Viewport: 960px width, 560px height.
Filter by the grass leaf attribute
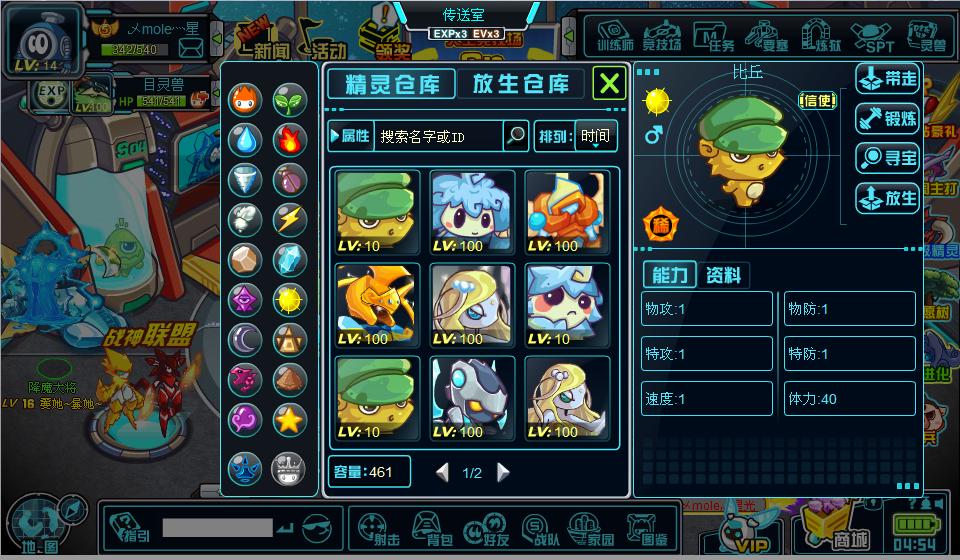coord(289,99)
